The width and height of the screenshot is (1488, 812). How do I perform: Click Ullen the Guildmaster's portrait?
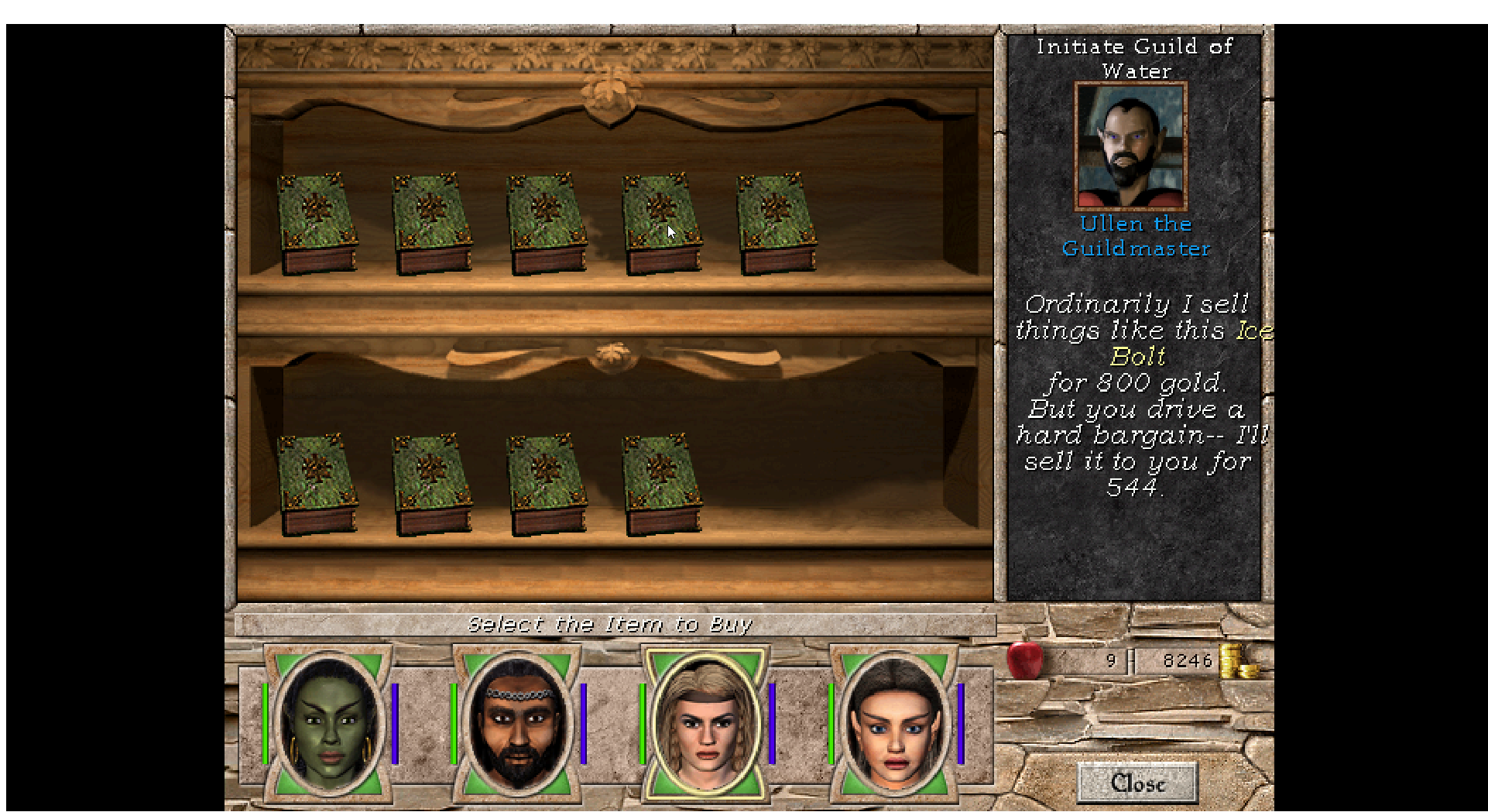pos(1130,146)
